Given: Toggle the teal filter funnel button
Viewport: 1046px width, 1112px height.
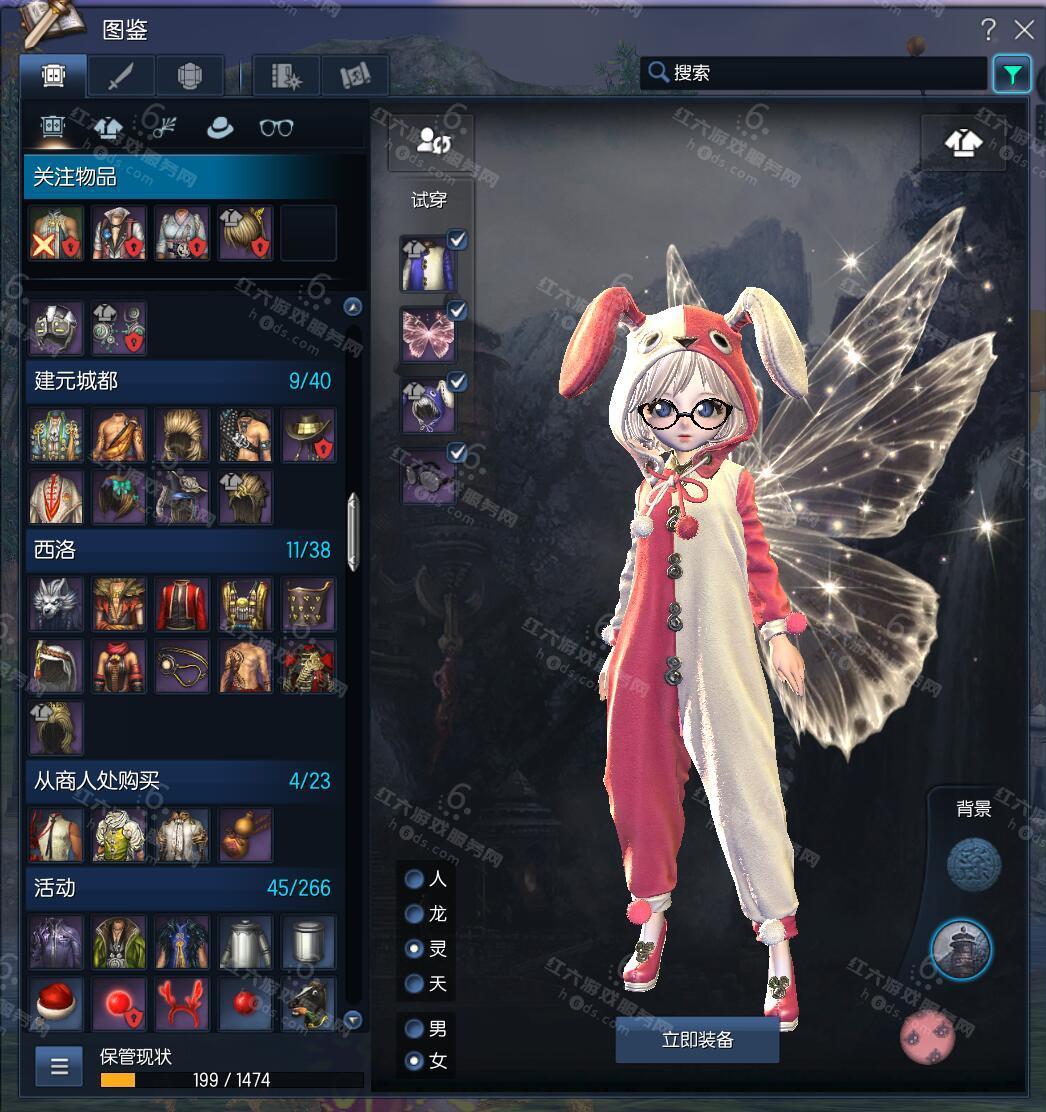Looking at the screenshot, I should (1012, 74).
